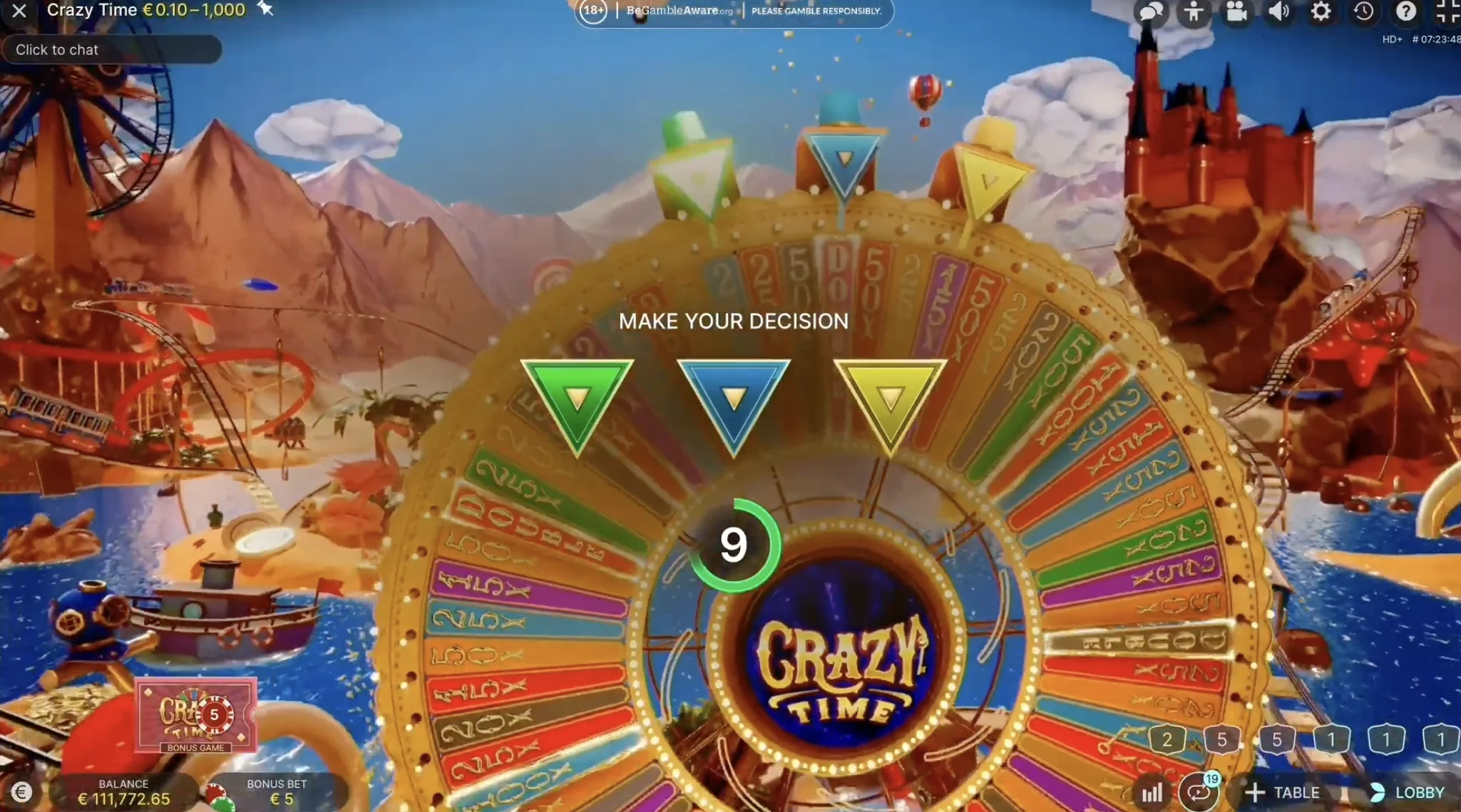Image resolution: width=1461 pixels, height=812 pixels.
Task: Open the accessibility options
Action: pyautogui.click(x=1194, y=11)
